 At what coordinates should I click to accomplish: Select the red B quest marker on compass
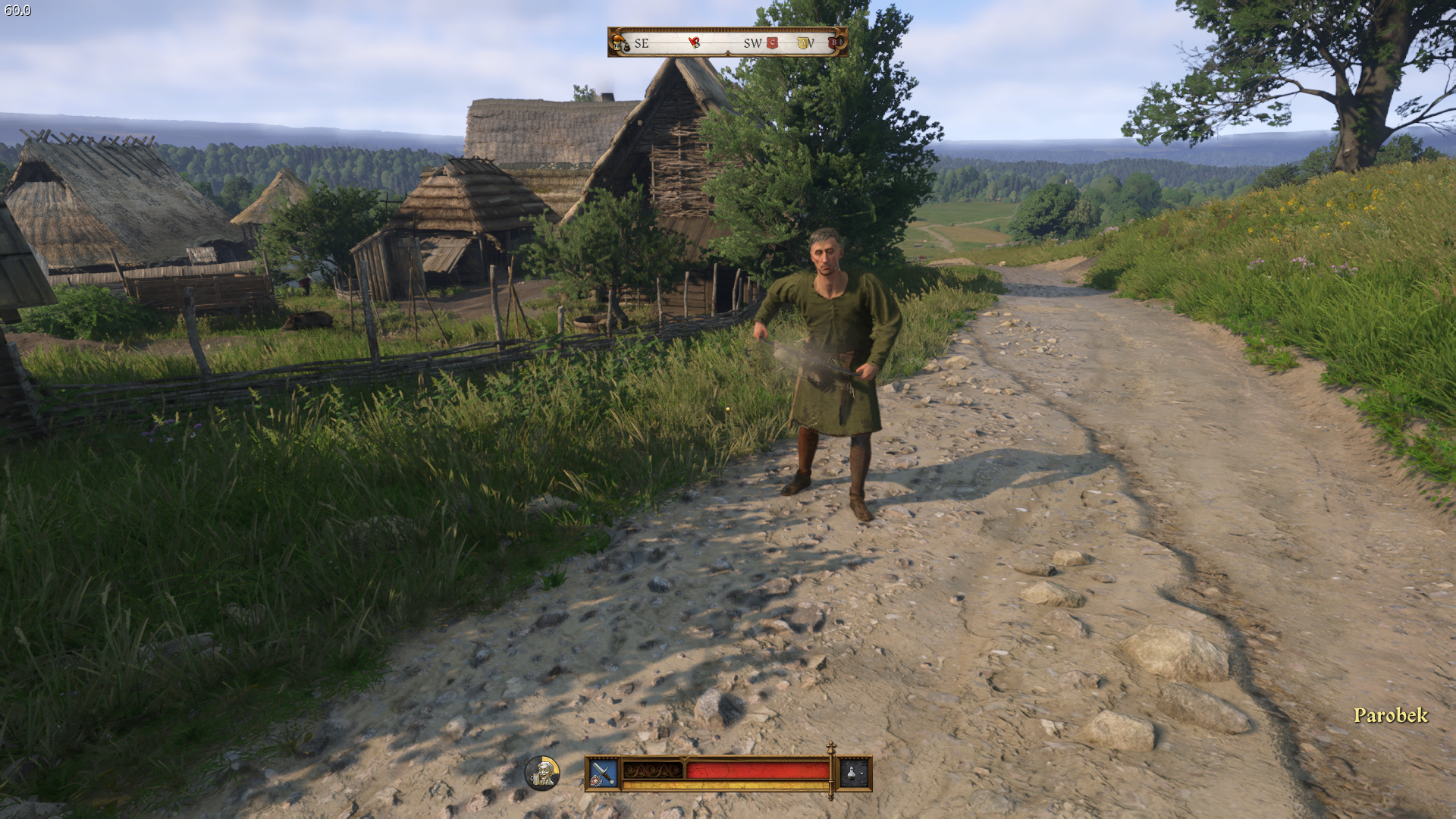[834, 42]
